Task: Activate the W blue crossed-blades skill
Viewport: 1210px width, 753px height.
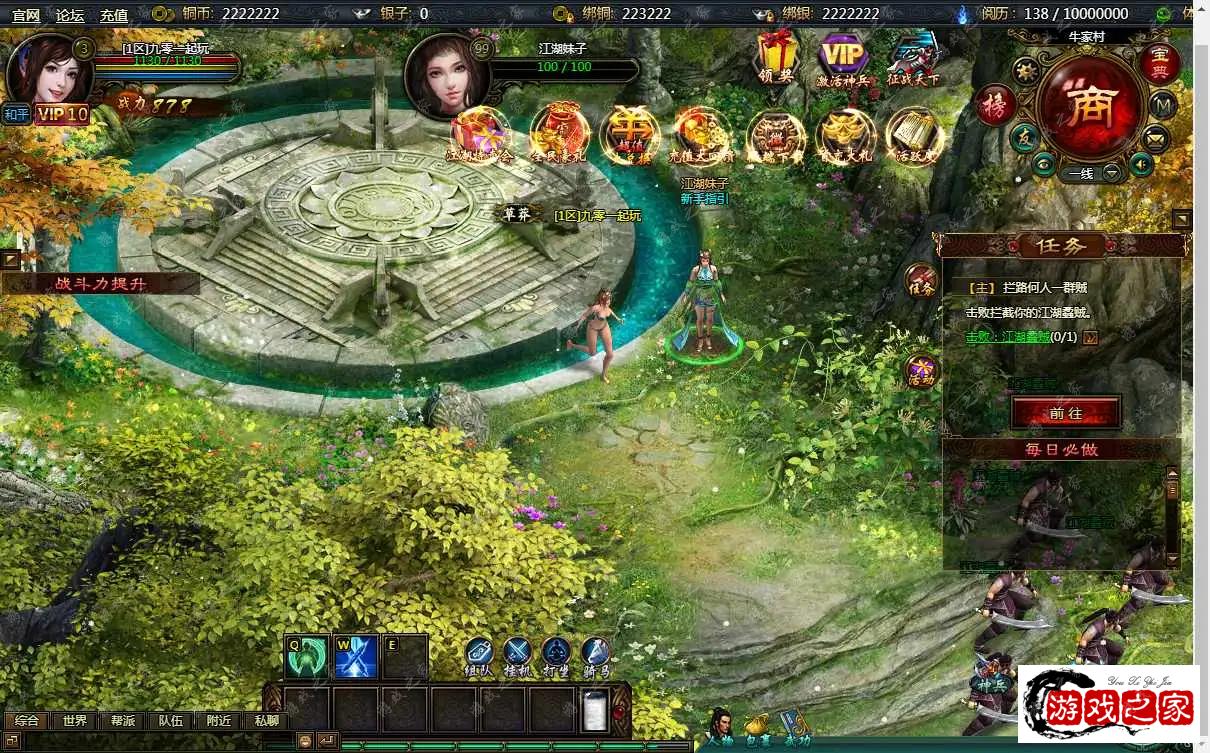Action: tap(355, 656)
